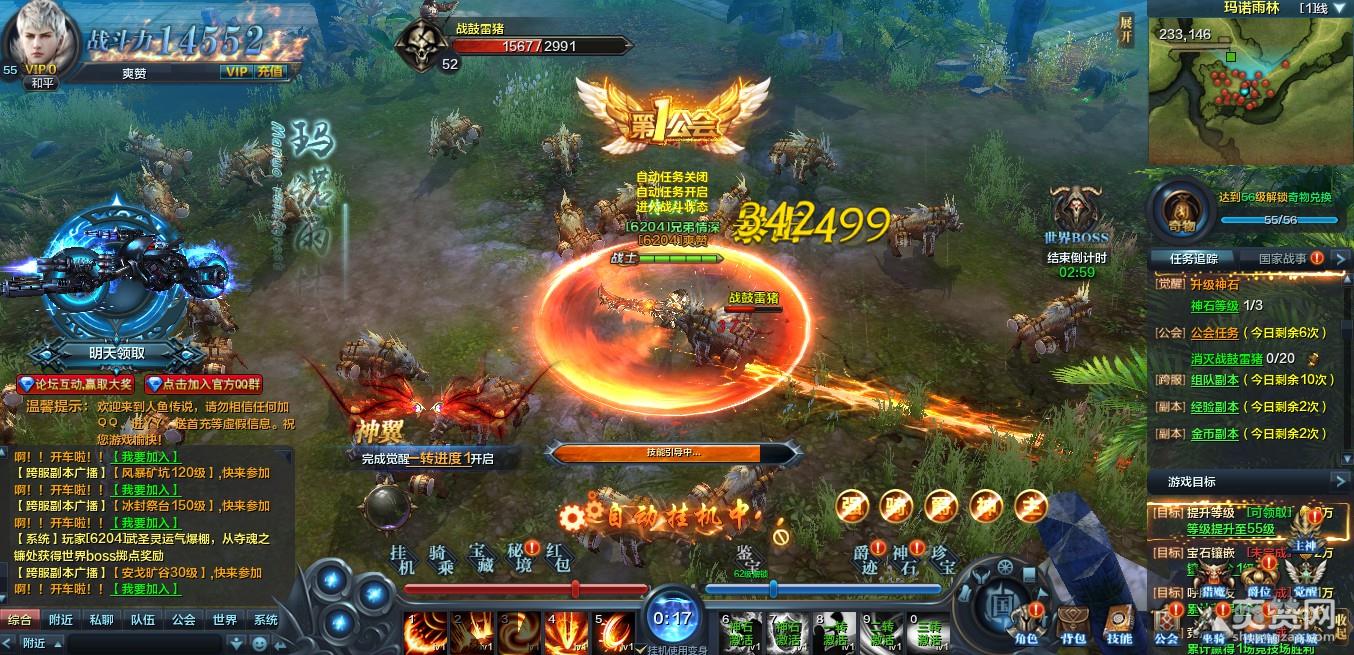Open the 背包 backpack

tap(1074, 623)
